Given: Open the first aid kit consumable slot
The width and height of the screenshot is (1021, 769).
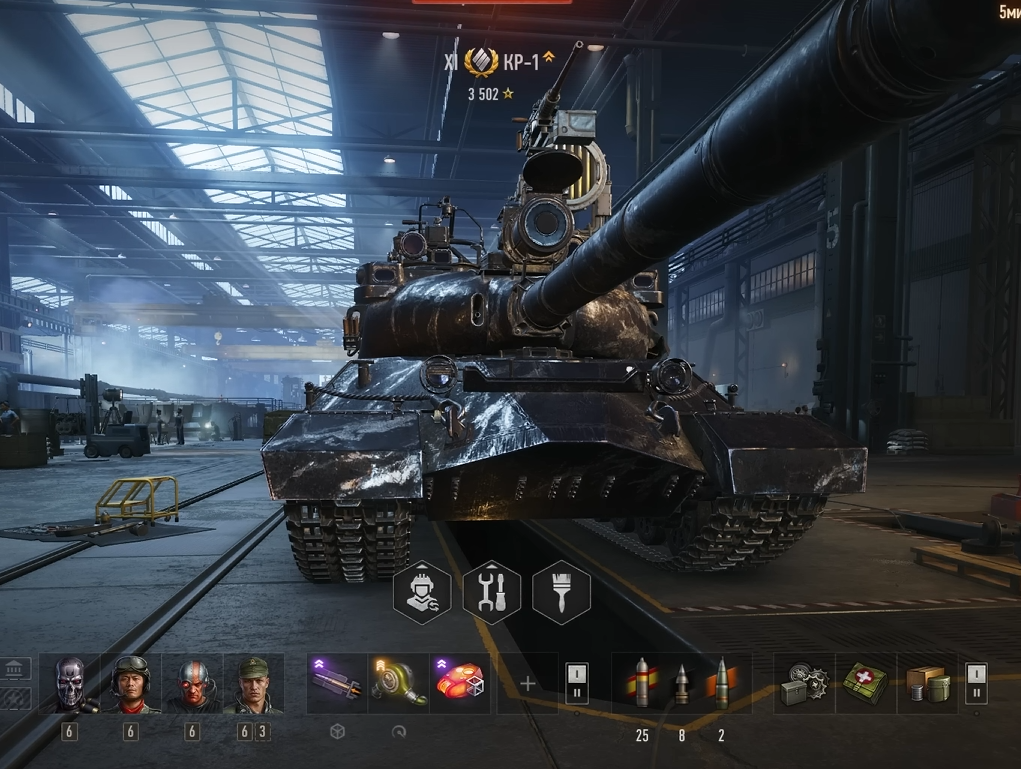Looking at the screenshot, I should pos(866,684).
